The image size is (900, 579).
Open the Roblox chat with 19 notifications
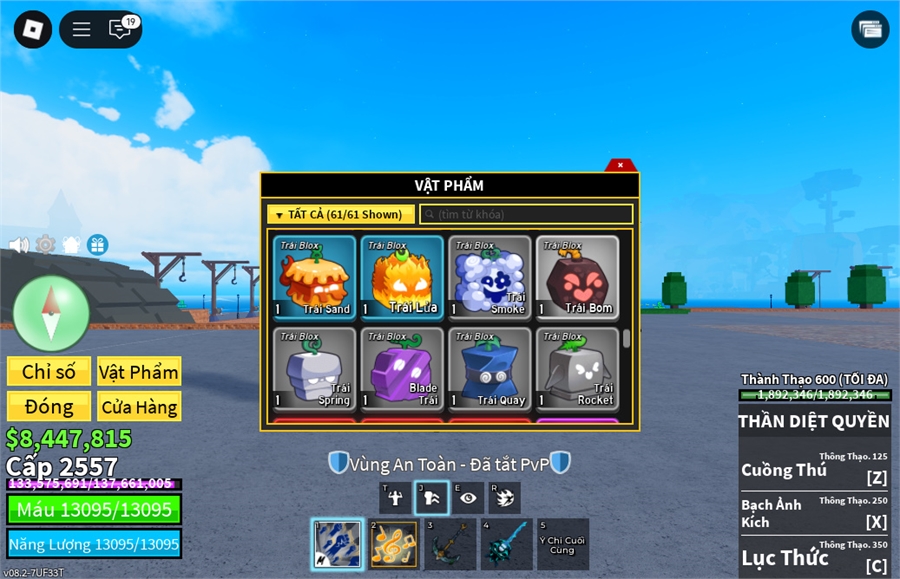point(122,29)
